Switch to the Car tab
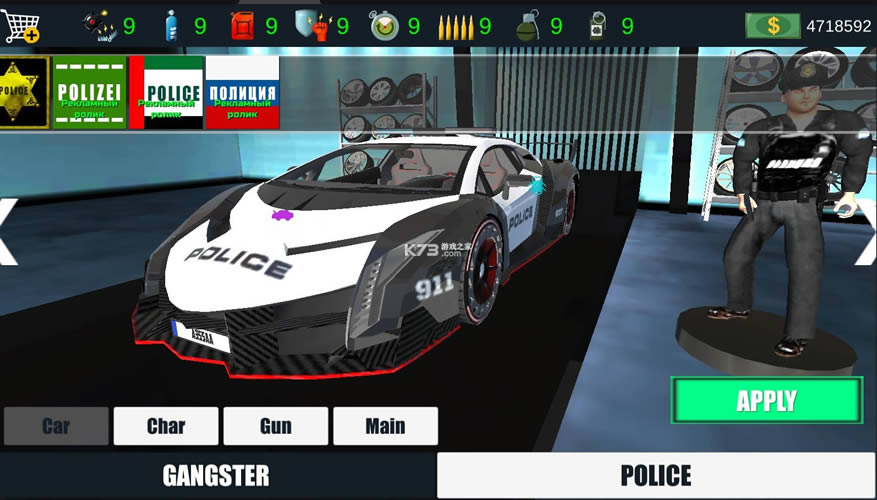This screenshot has width=877, height=500. pyautogui.click(x=56, y=426)
